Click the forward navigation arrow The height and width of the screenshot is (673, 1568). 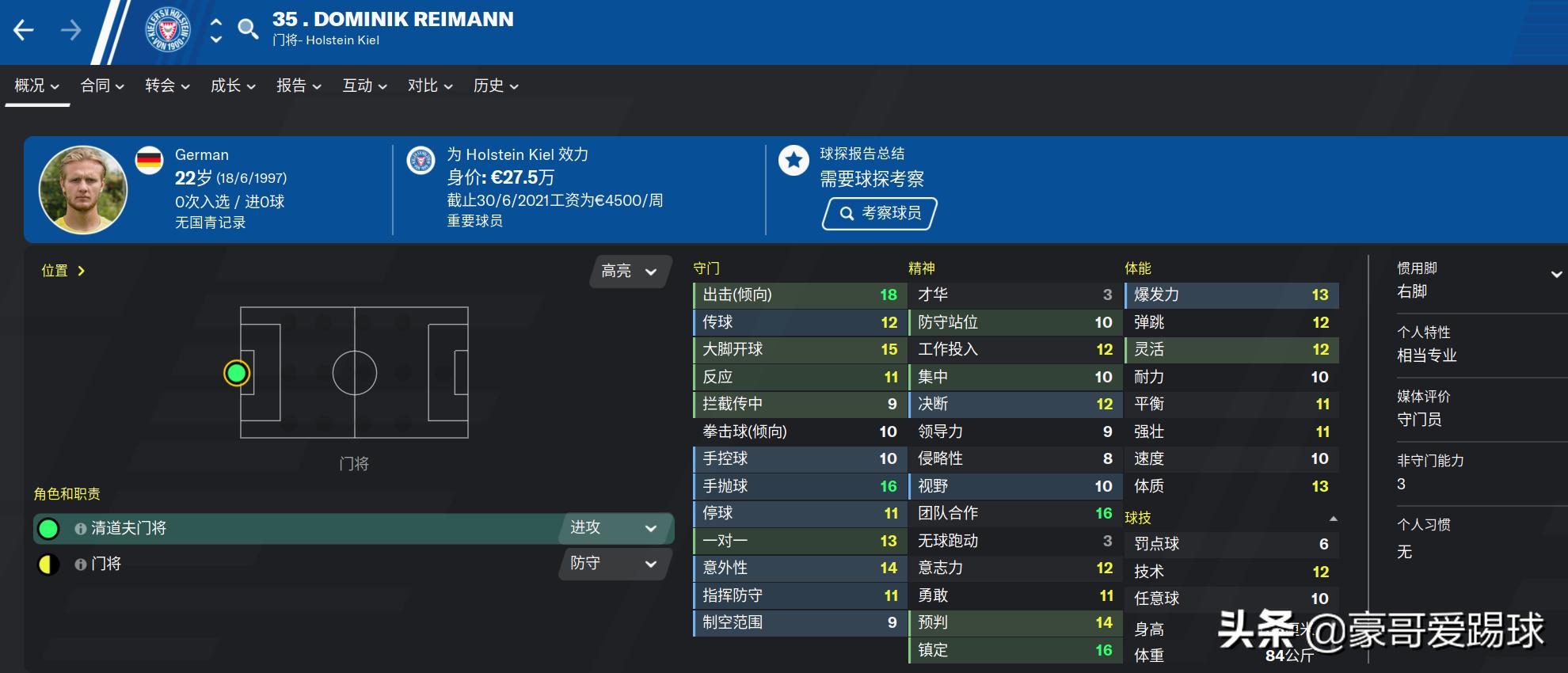pos(72,29)
